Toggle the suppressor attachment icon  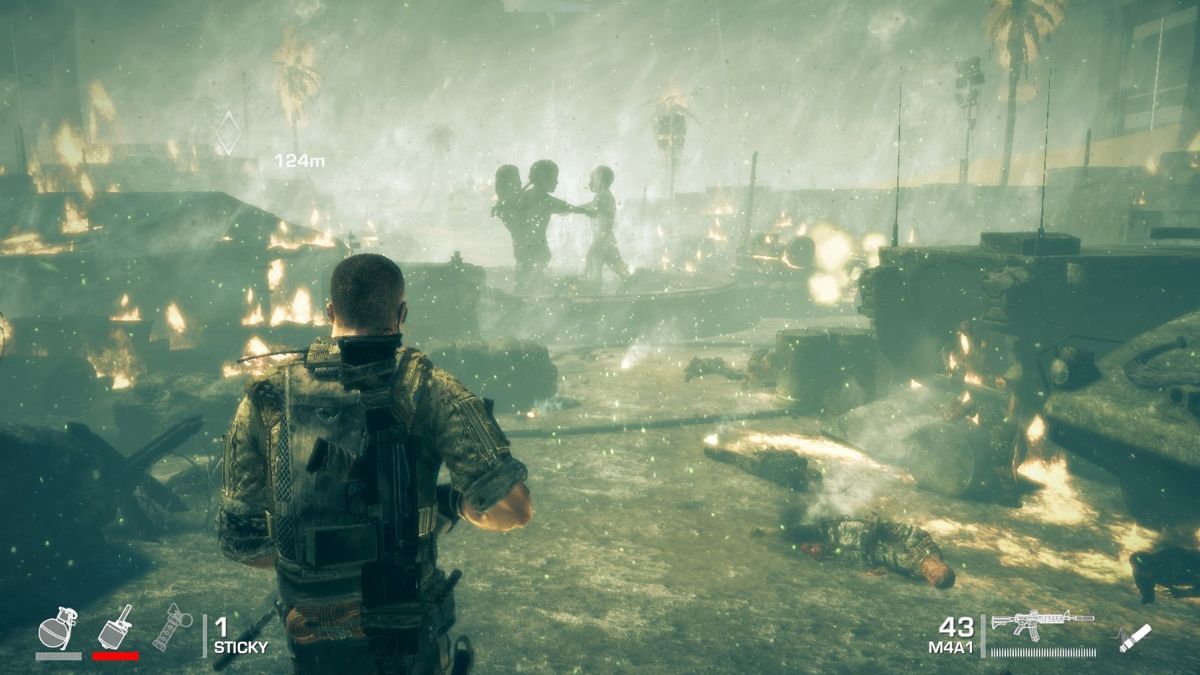point(1135,637)
